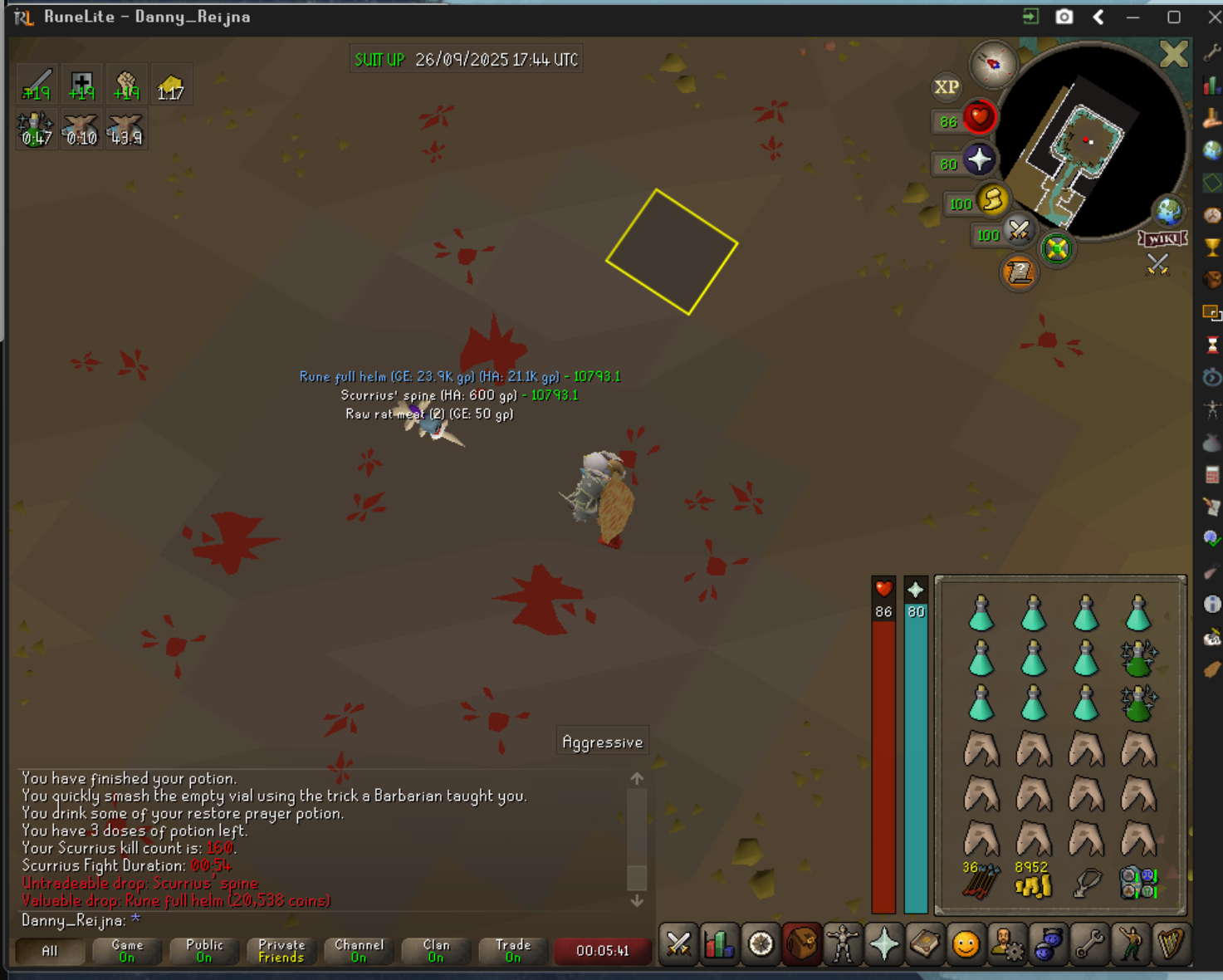Switch to the Prayer tab
This screenshot has height=980, width=1223.
point(883,944)
